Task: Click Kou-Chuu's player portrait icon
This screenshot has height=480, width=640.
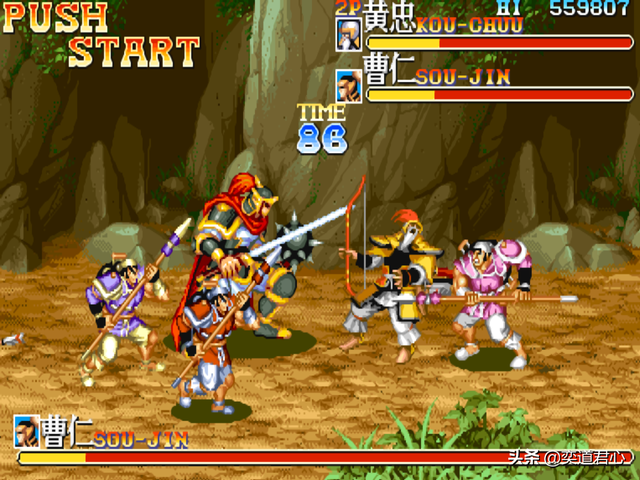Action: [x=348, y=35]
